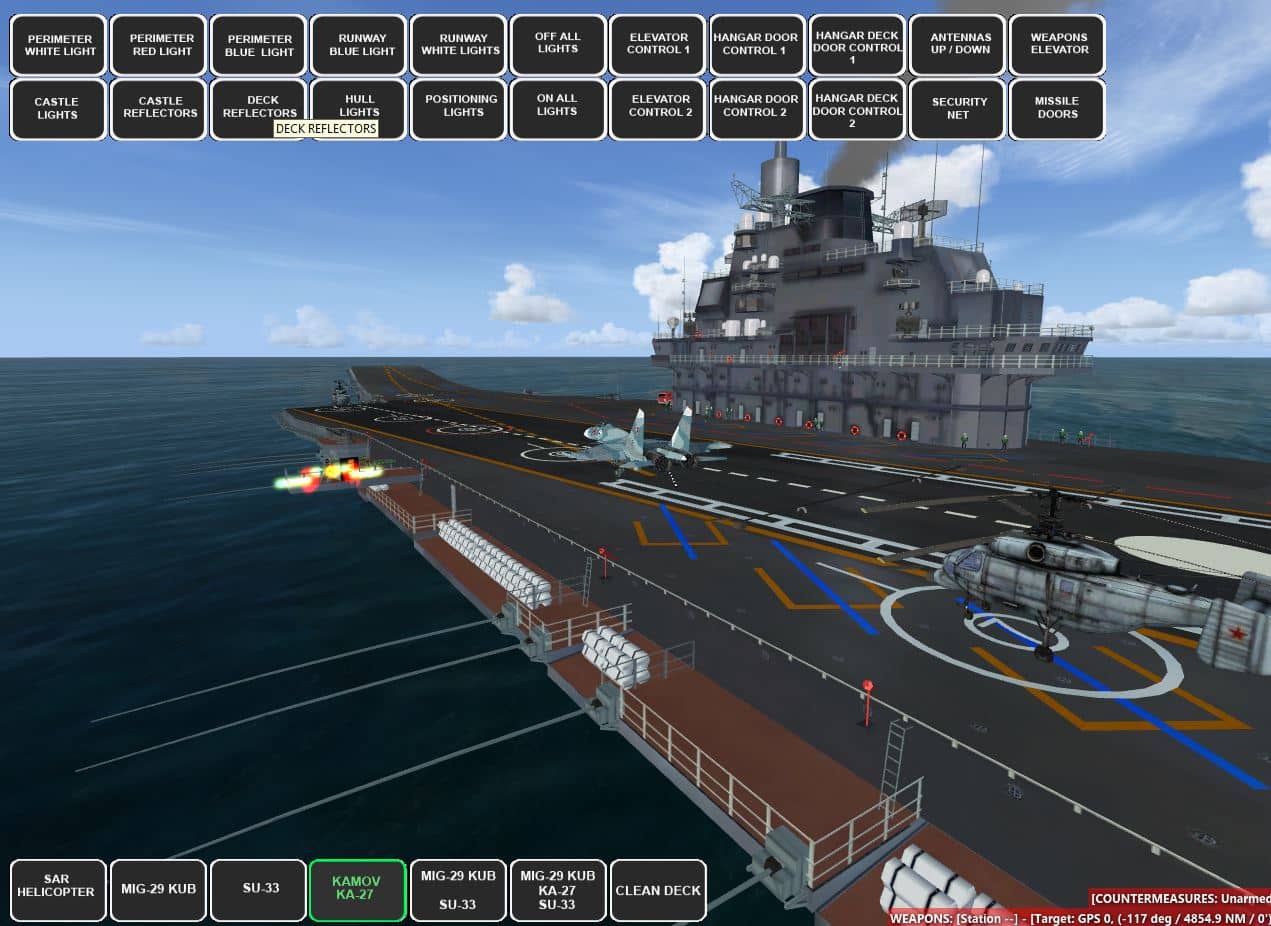Click the Off All Lights button
This screenshot has width=1271, height=926.
558,45
